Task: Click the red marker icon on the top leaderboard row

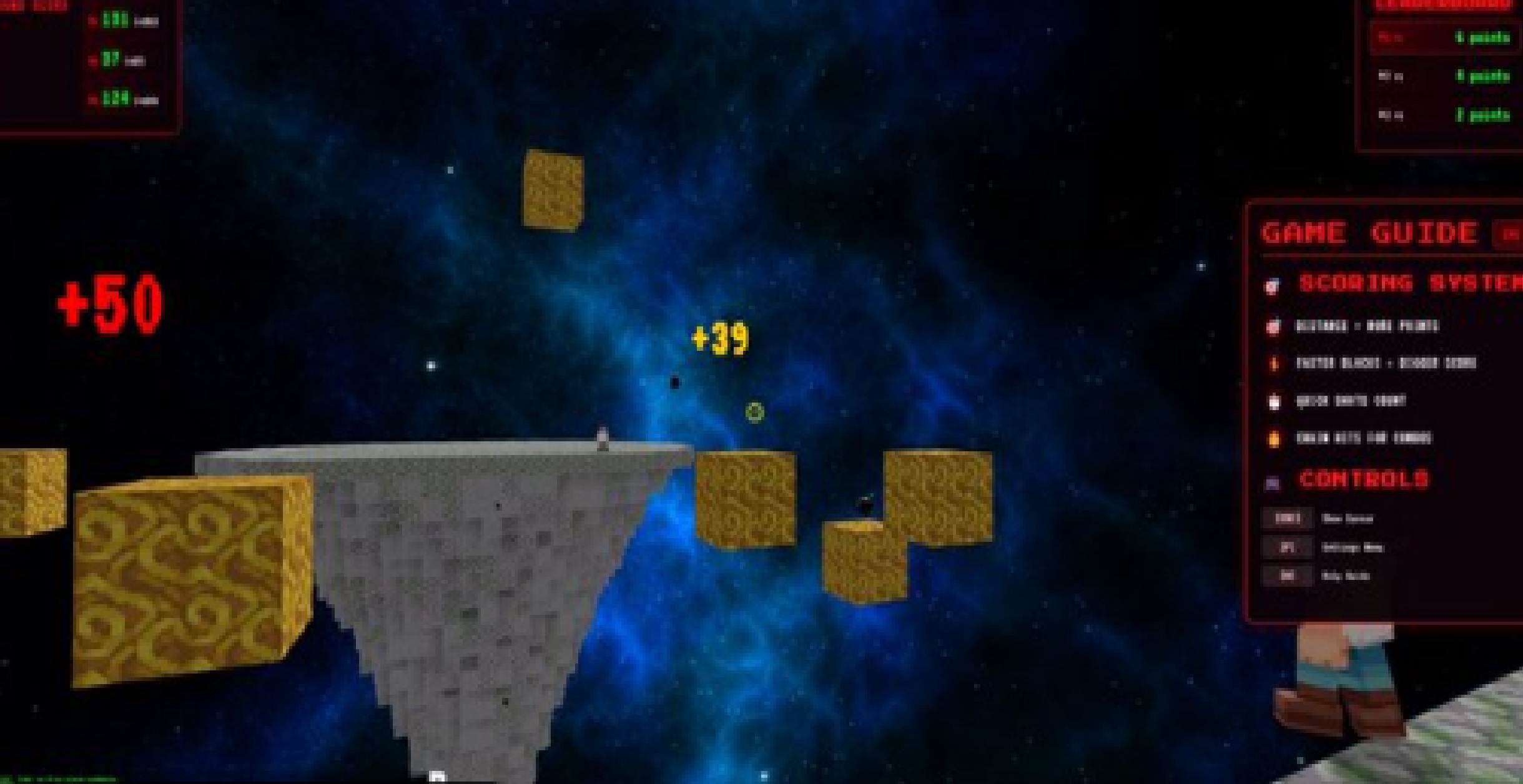Action: tap(1391, 37)
